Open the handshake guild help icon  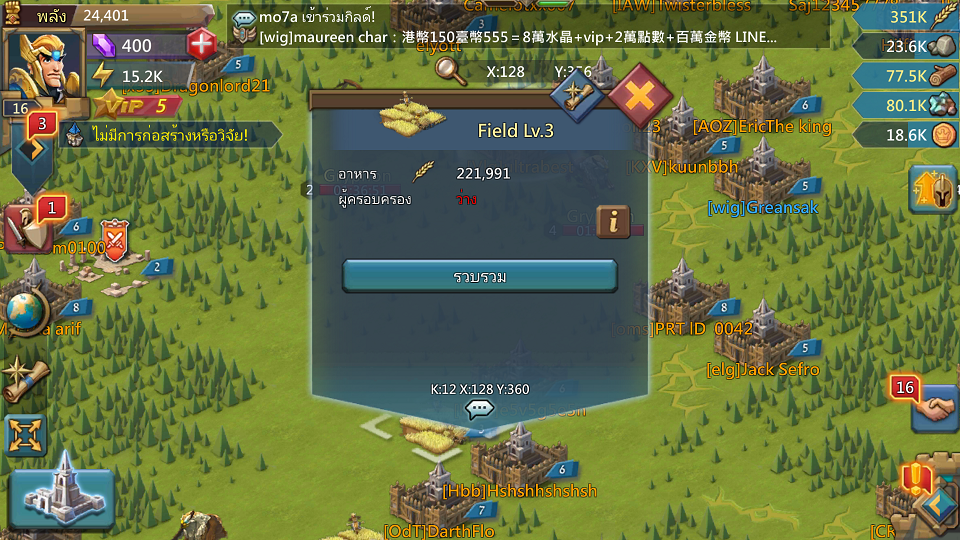click(x=935, y=408)
